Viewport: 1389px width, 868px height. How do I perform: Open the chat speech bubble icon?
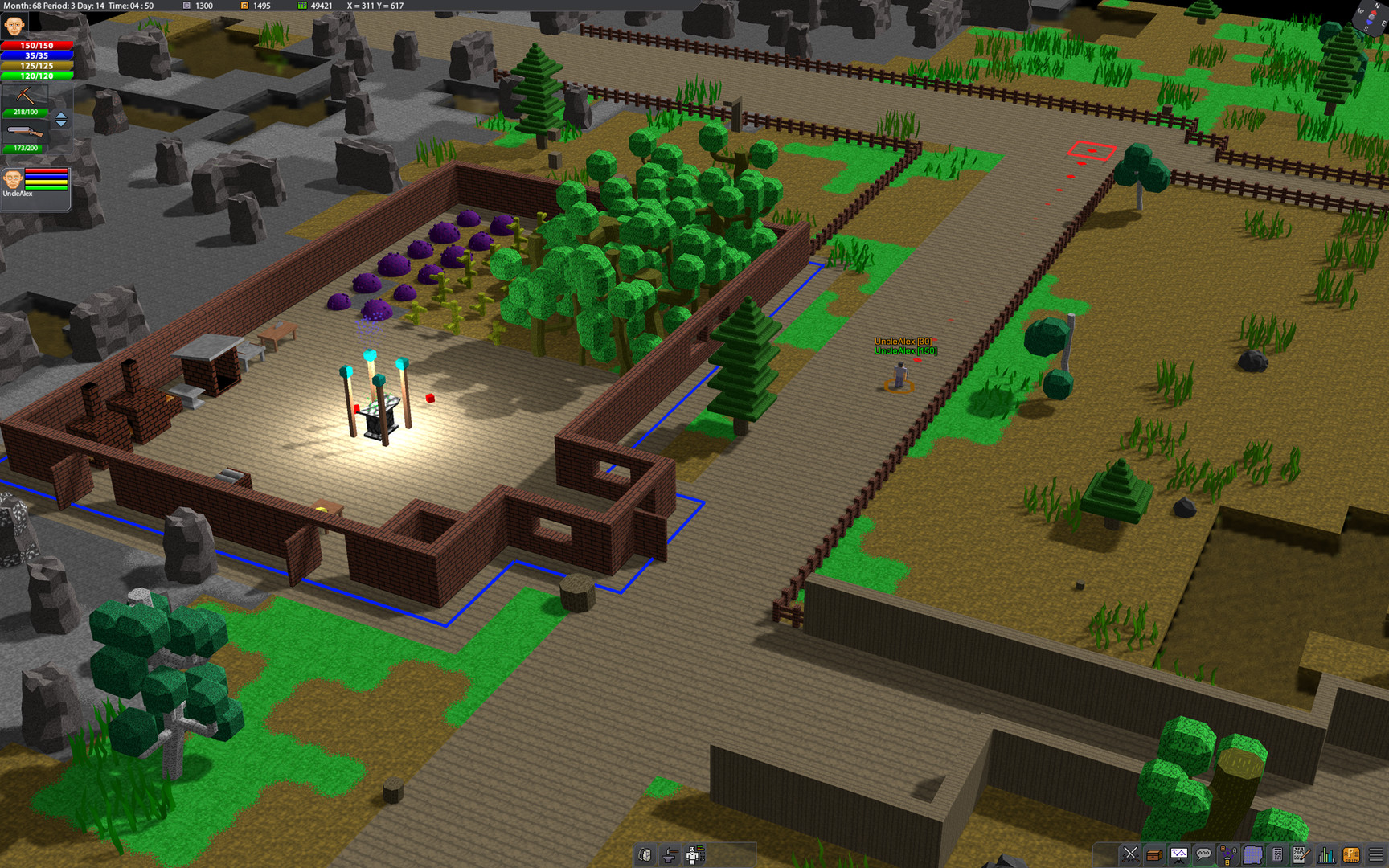1203,854
